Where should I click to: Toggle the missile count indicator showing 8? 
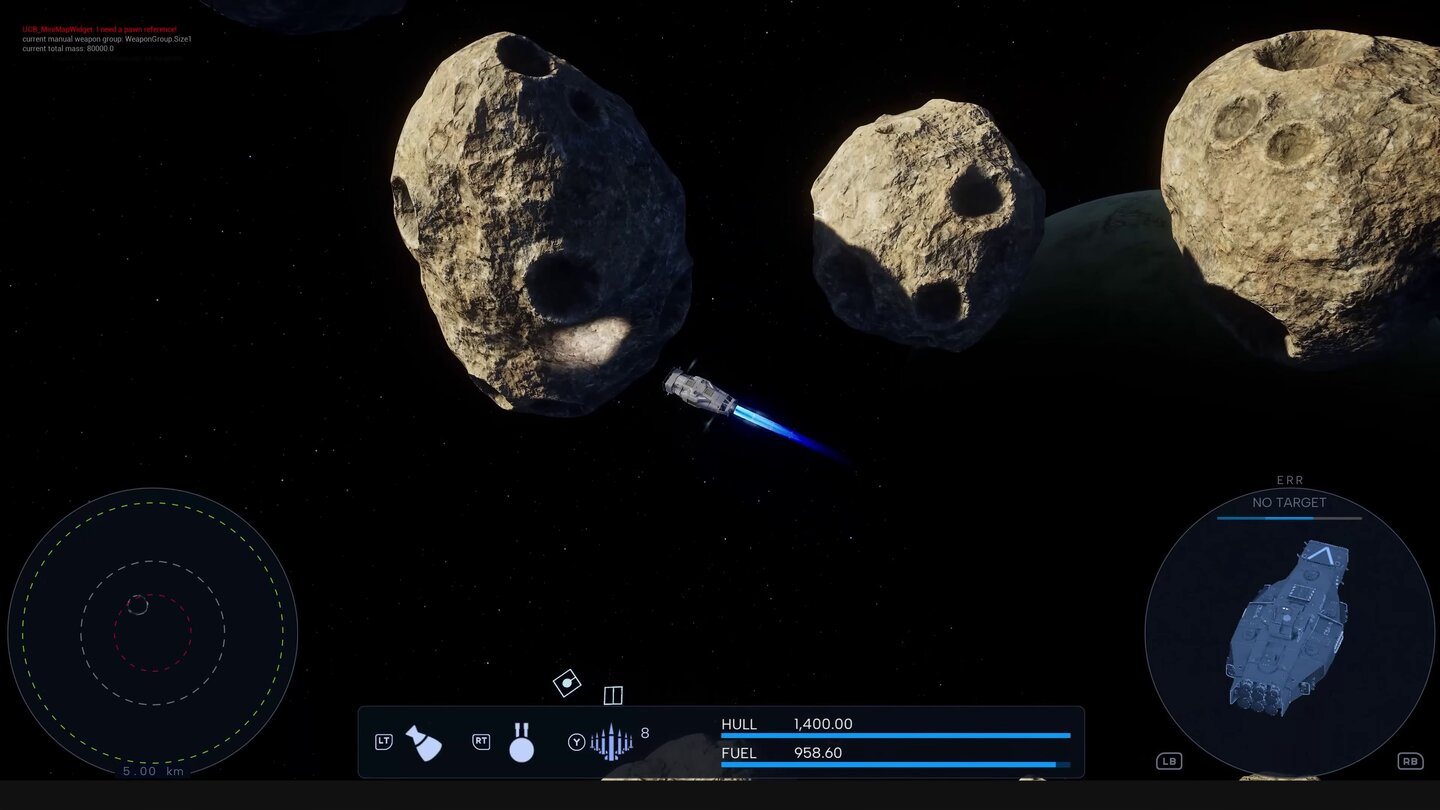[645, 733]
